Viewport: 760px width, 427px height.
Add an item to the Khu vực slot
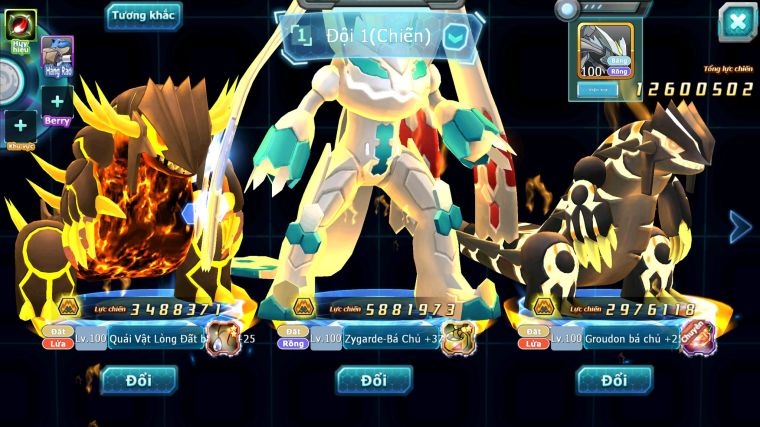tap(20, 127)
